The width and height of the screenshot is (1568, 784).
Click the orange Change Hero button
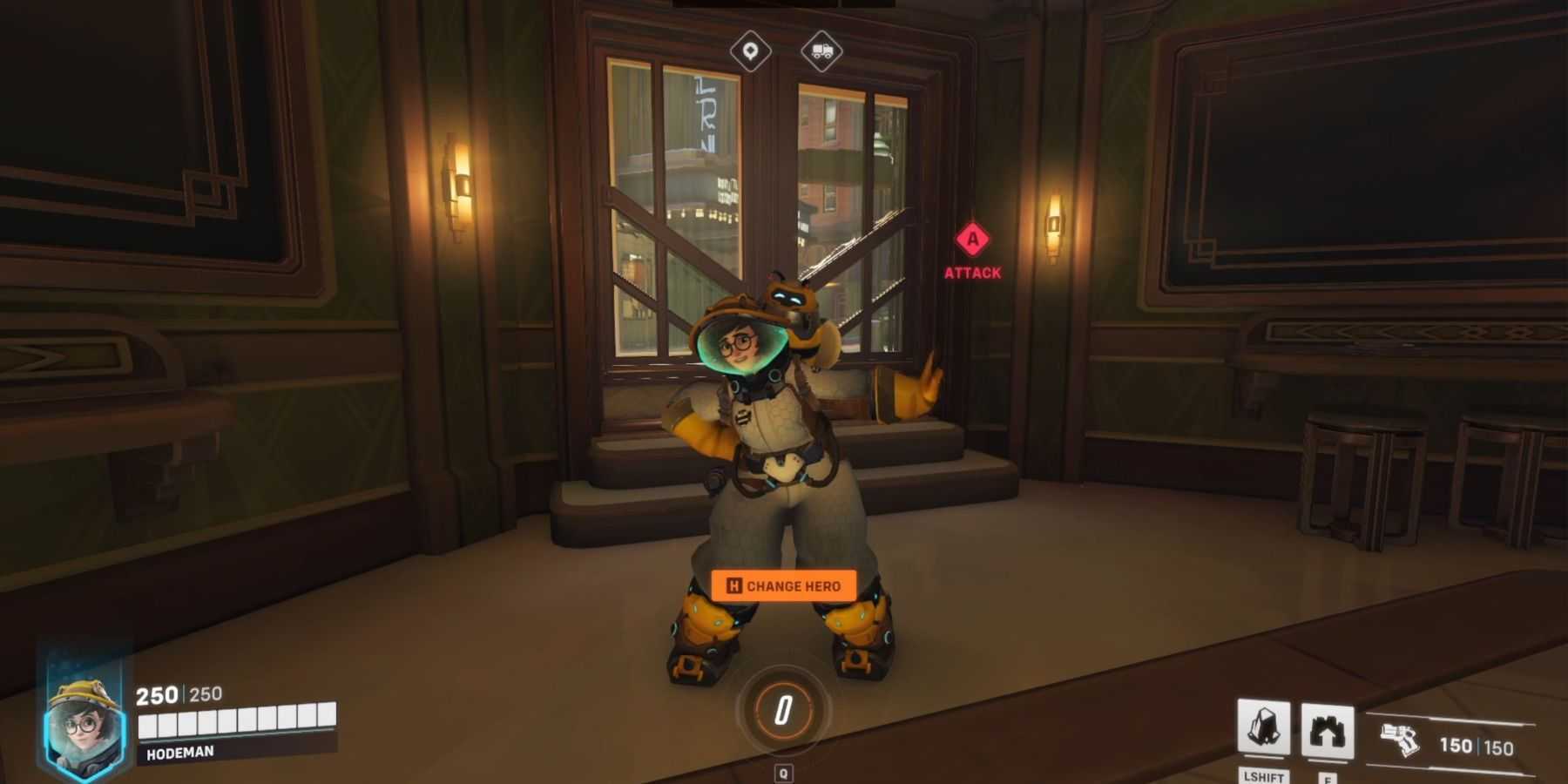pos(783,585)
